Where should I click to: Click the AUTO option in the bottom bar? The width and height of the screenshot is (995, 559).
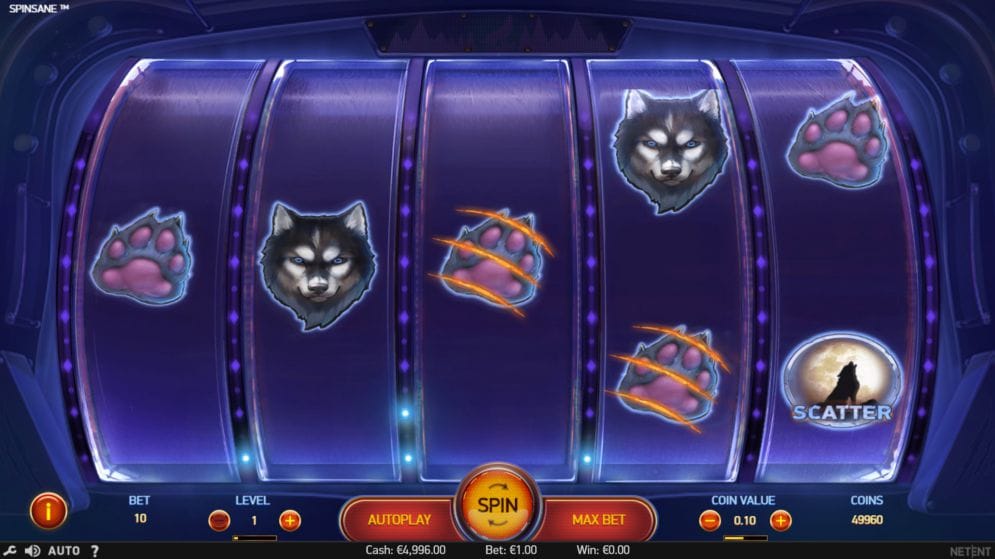[64, 551]
